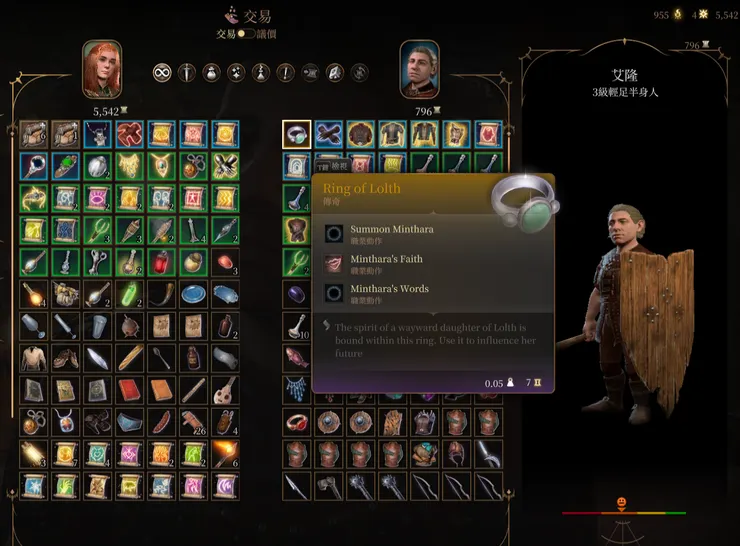
Task: Select the merchant's ruby ring
Action: pos(296,423)
